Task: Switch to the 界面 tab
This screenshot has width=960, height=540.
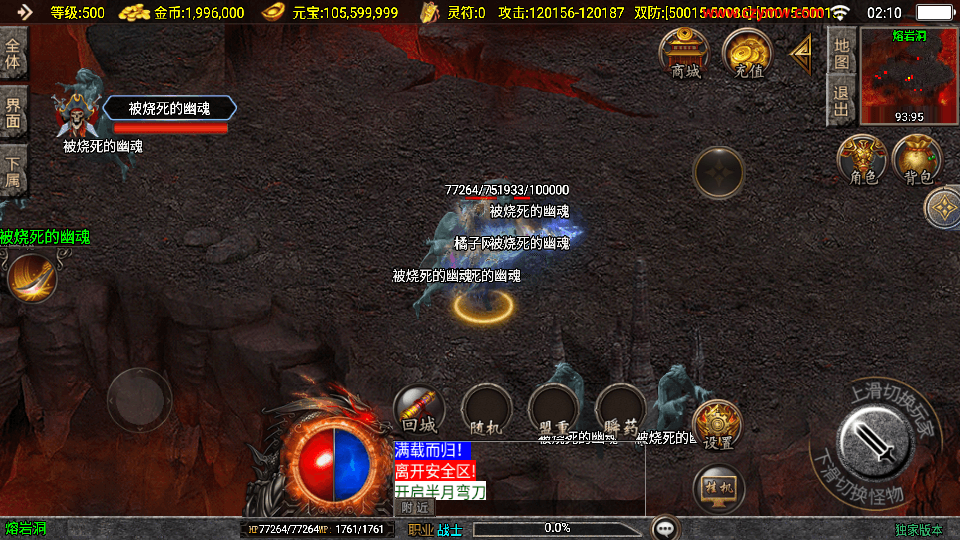Action: pyautogui.click(x=14, y=112)
